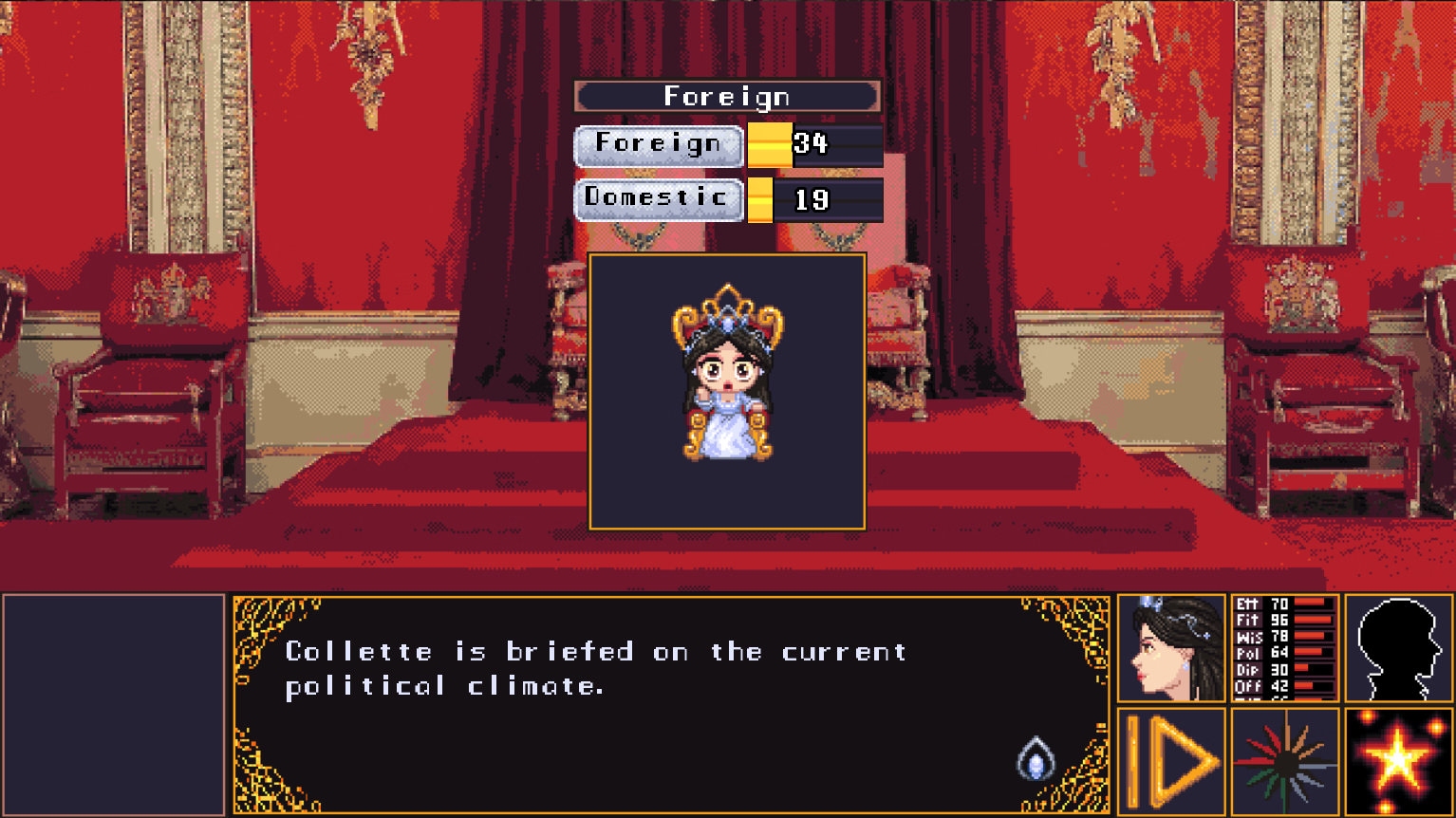Screen dimensions: 1456x818
Task: Advance dialogue with the blue gem indicator
Action: pyautogui.click(x=1036, y=760)
